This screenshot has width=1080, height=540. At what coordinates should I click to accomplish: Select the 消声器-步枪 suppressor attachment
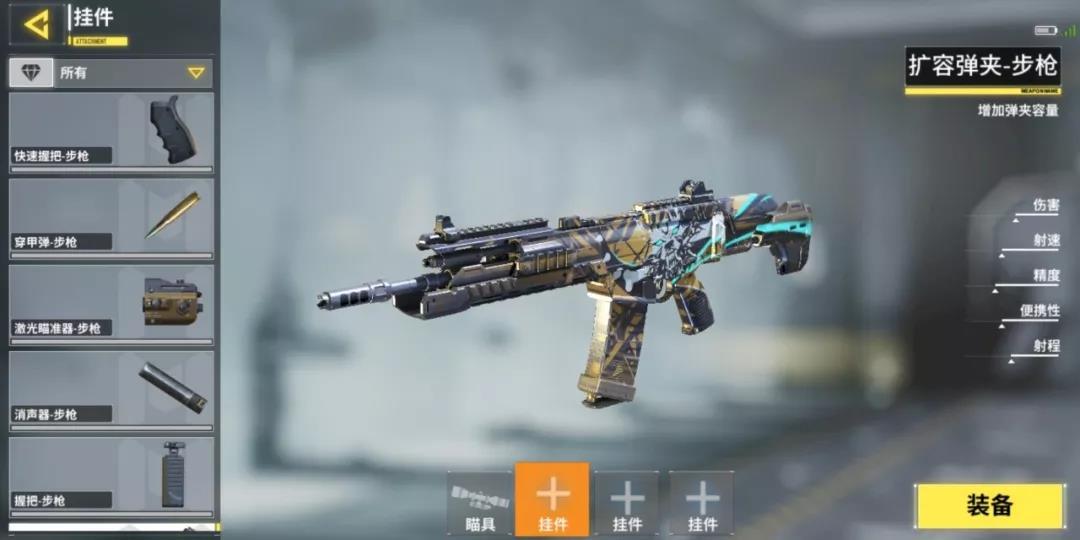coord(111,389)
